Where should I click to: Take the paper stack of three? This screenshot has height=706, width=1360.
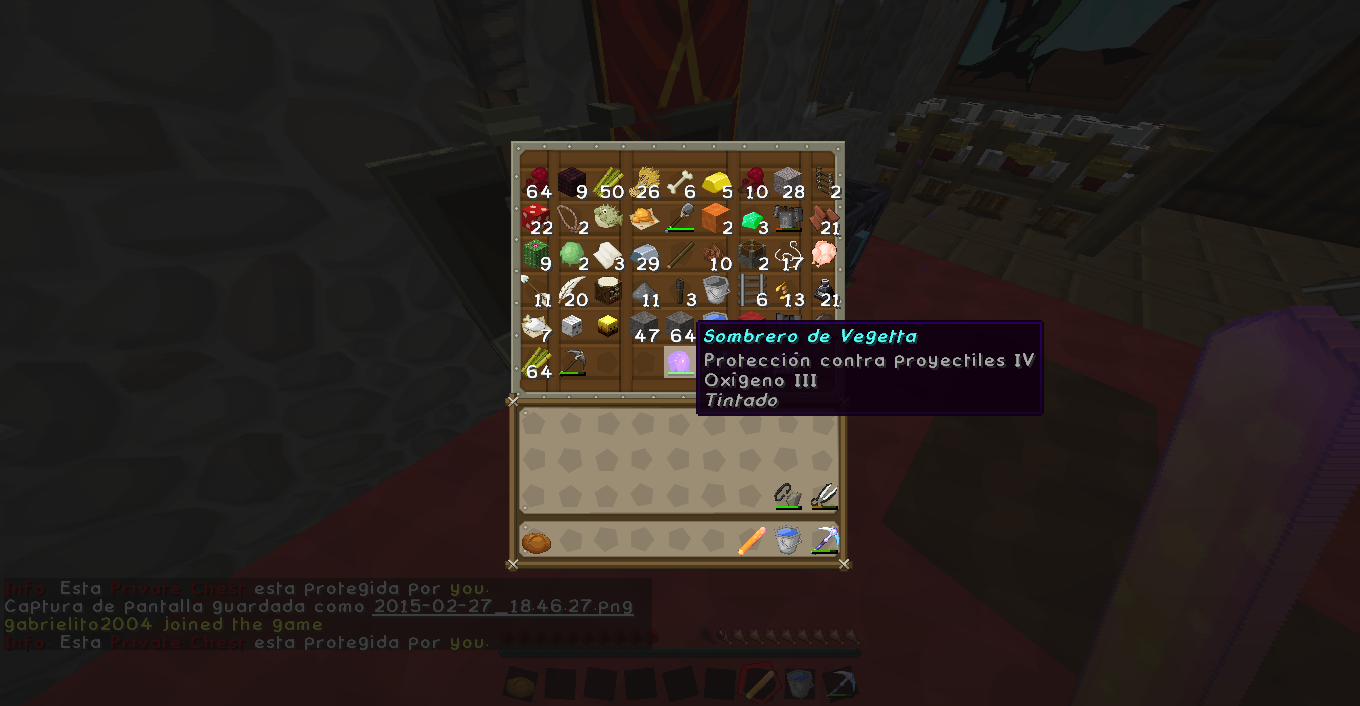[608, 254]
